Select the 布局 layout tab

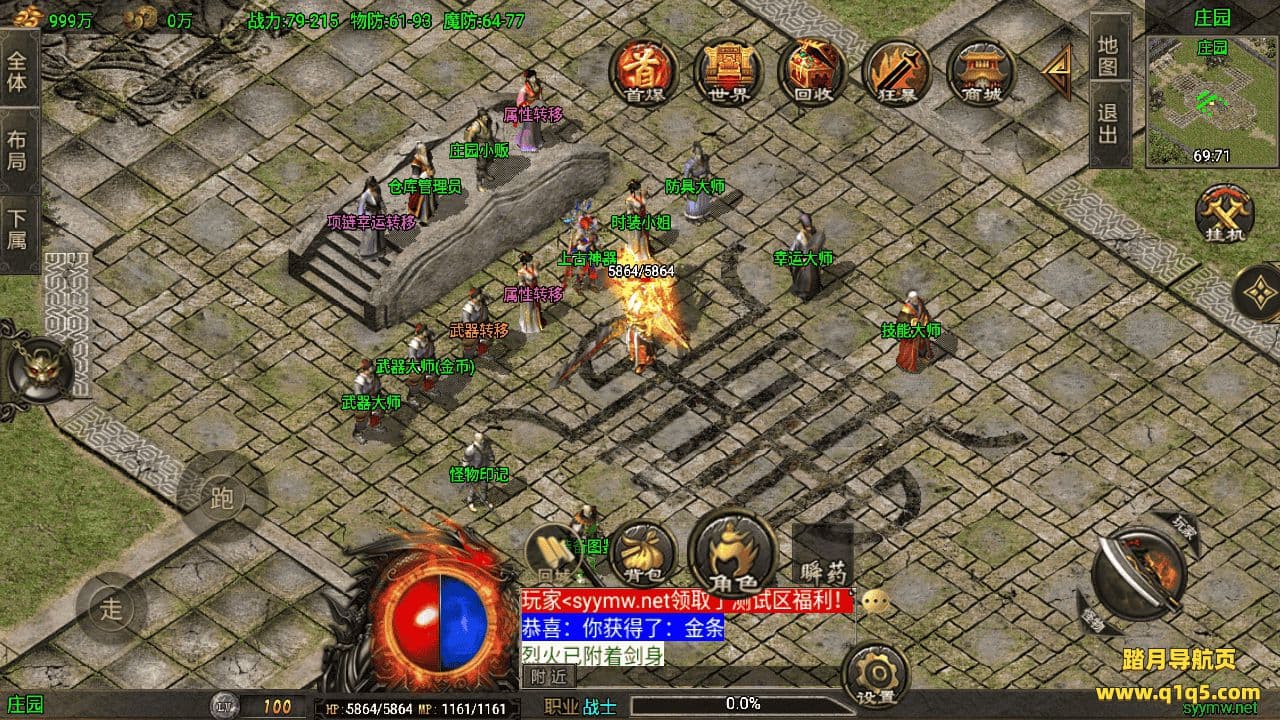click(x=18, y=150)
